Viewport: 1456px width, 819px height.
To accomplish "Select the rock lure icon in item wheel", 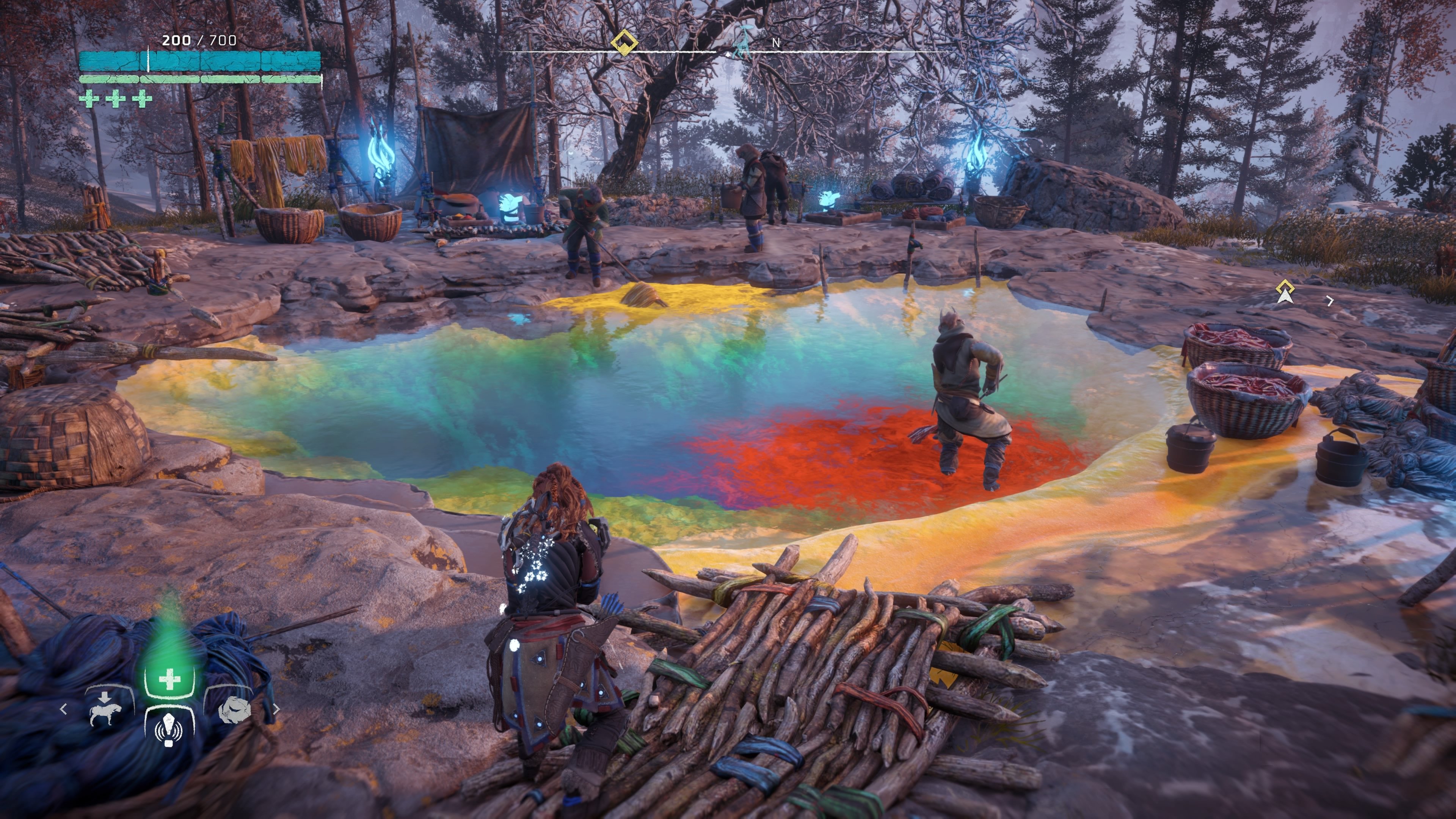I will click(x=235, y=711).
